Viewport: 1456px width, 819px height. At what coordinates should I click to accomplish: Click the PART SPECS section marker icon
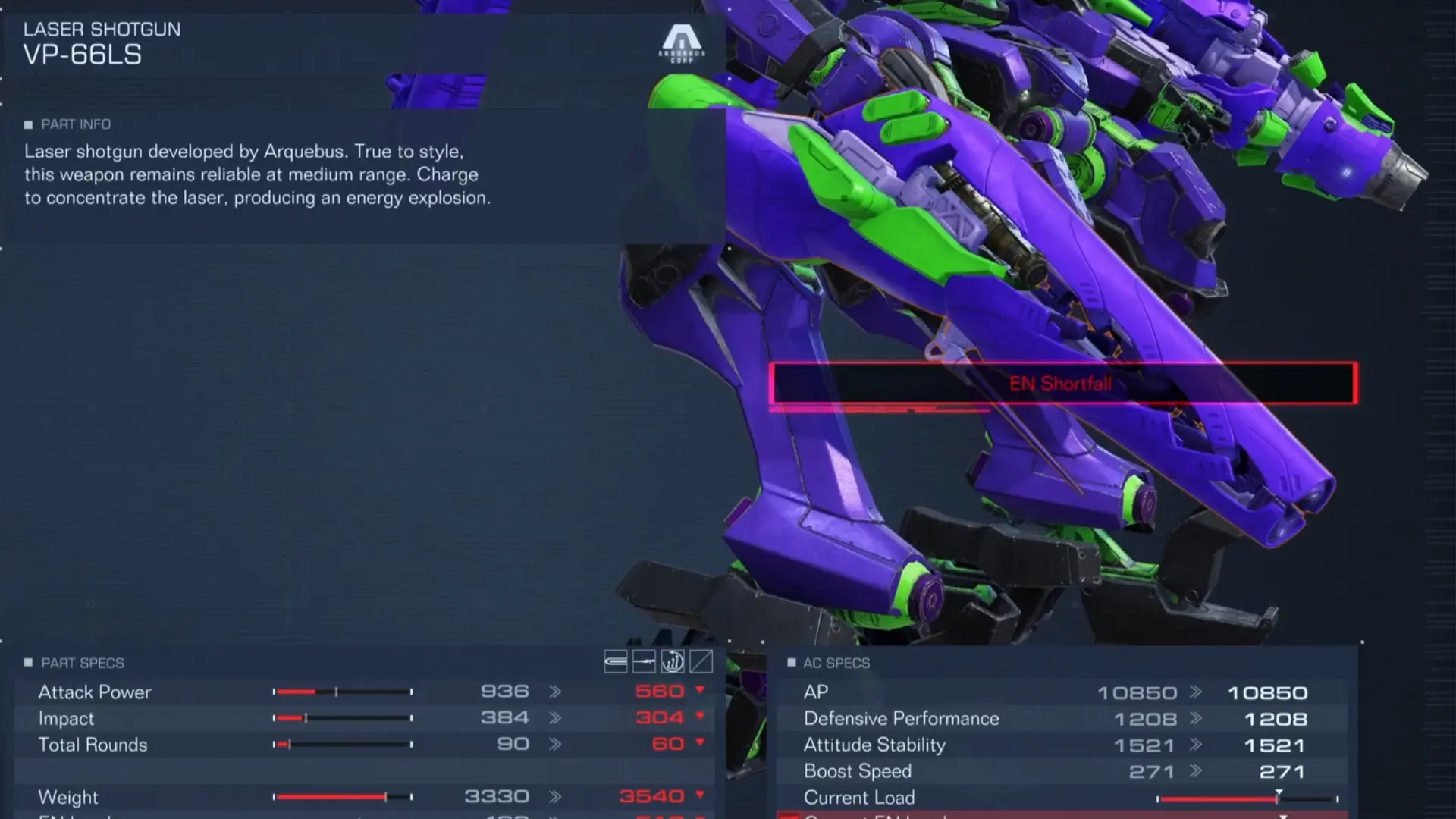click(x=29, y=663)
